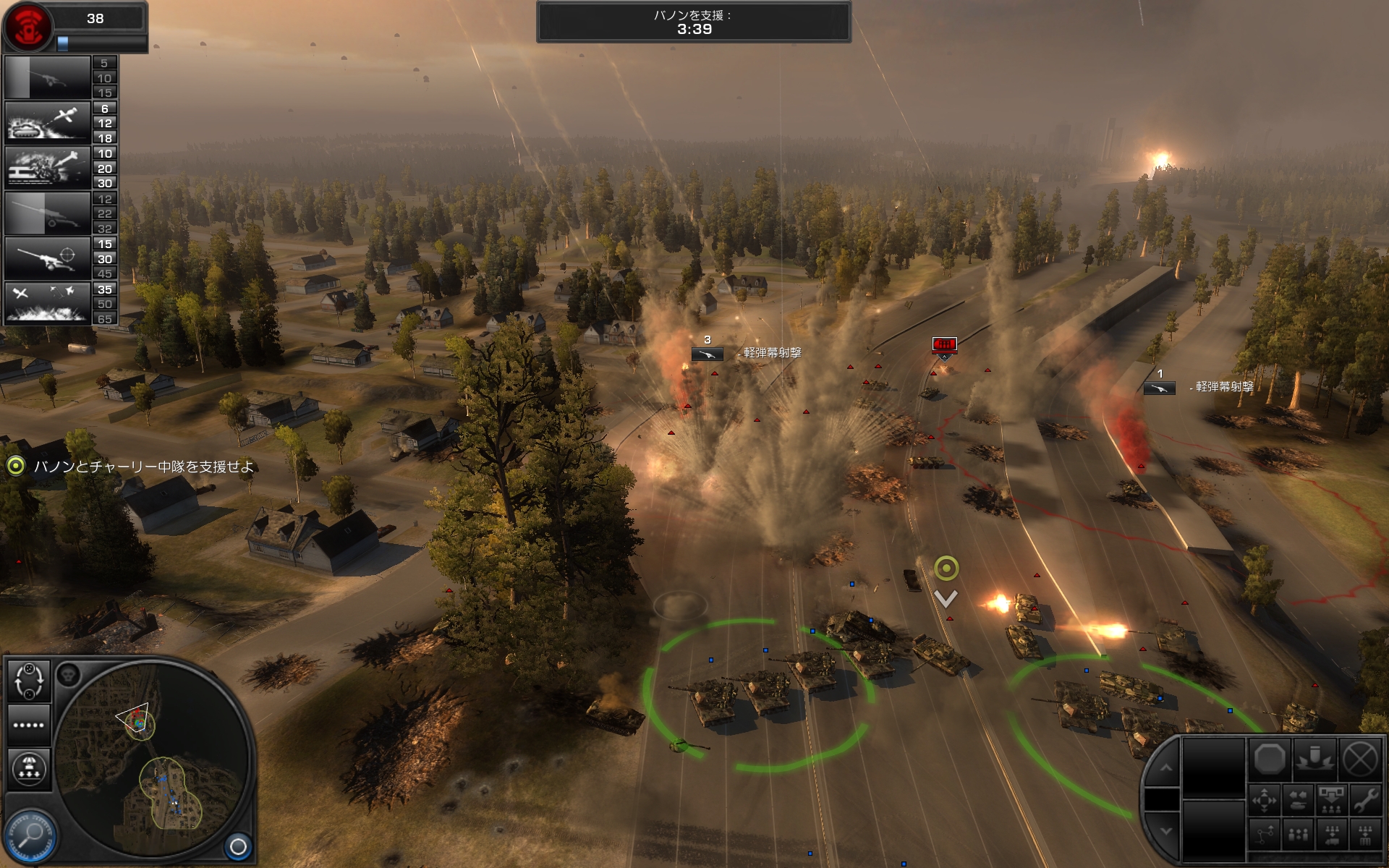This screenshot has width=1389, height=868.
Task: Open the red tactical aid radio button
Action: (27, 25)
